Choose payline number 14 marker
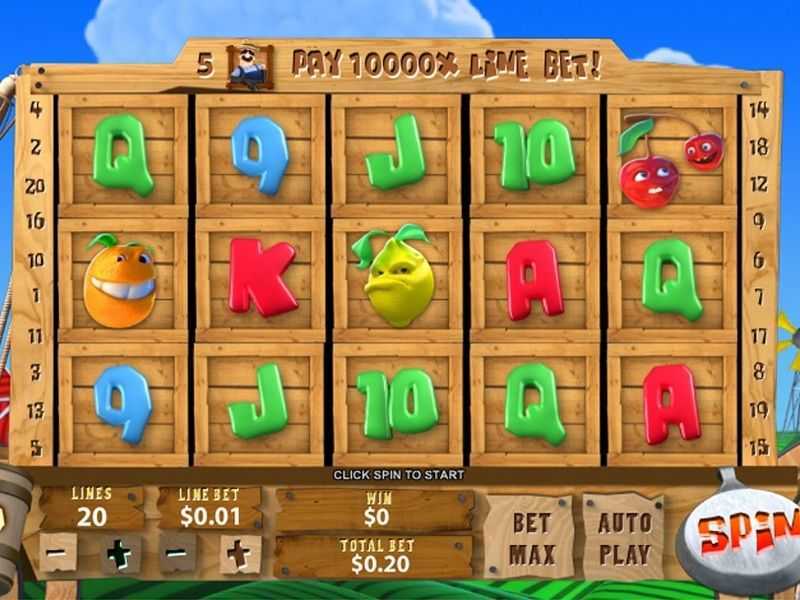 click(758, 110)
